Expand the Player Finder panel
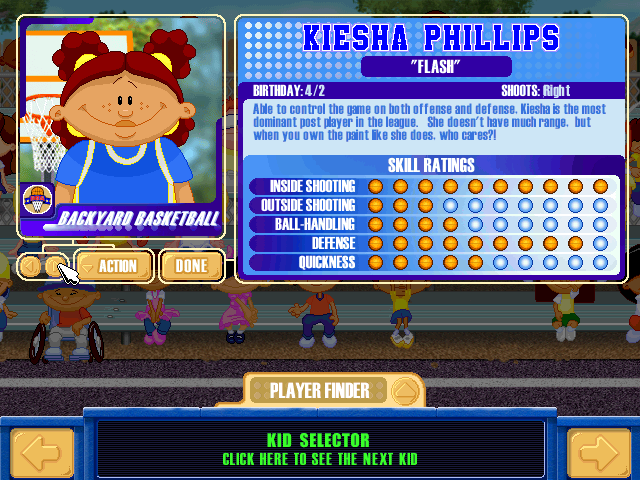 tap(404, 390)
